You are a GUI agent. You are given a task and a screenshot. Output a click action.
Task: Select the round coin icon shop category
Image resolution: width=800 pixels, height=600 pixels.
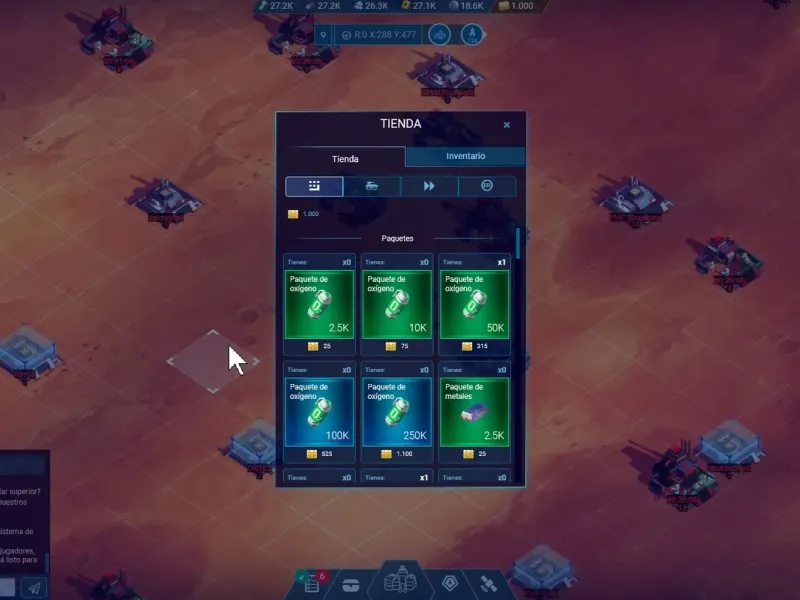click(x=488, y=187)
